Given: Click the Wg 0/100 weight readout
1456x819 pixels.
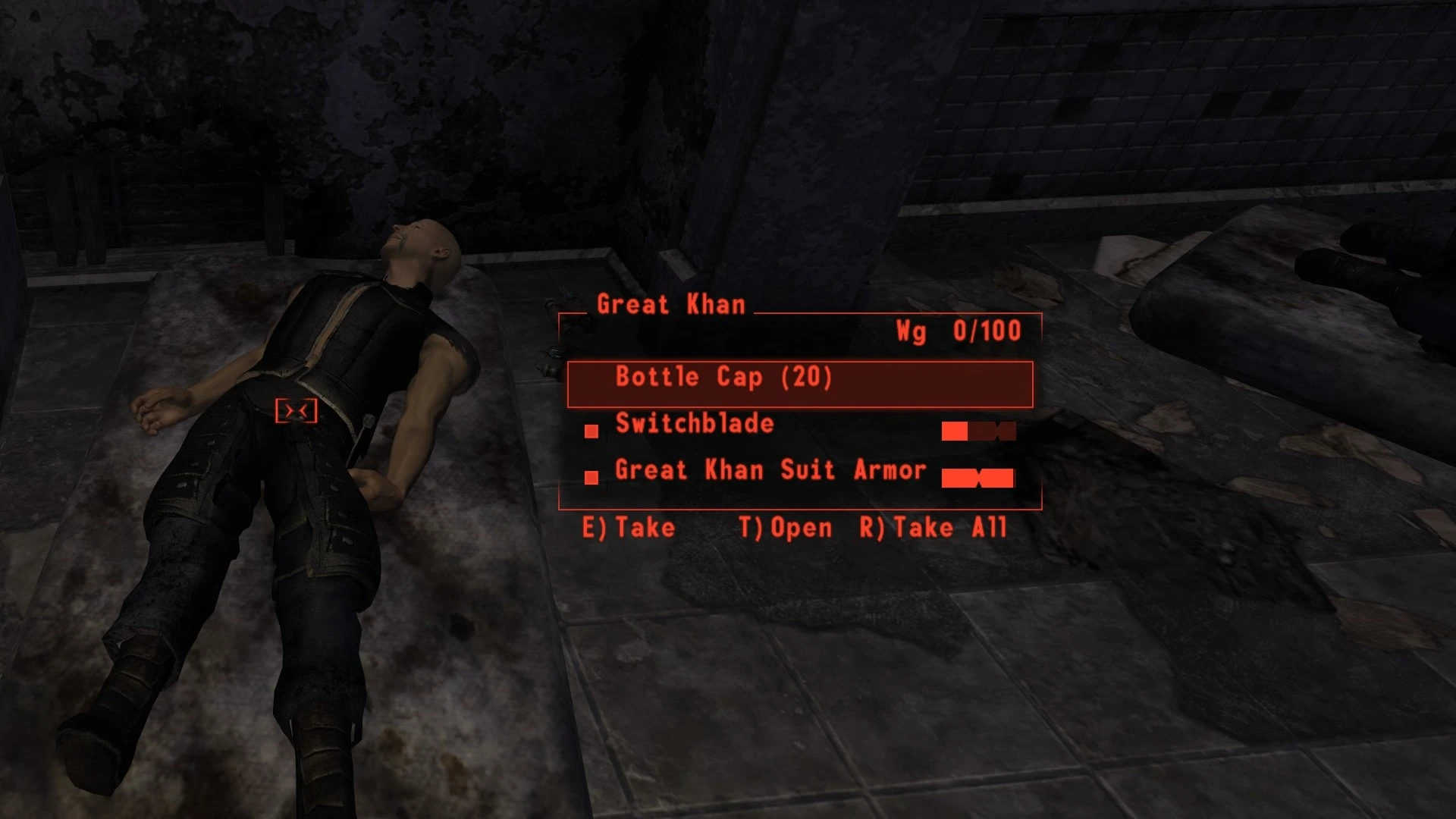Looking at the screenshot, I should pos(960,331).
